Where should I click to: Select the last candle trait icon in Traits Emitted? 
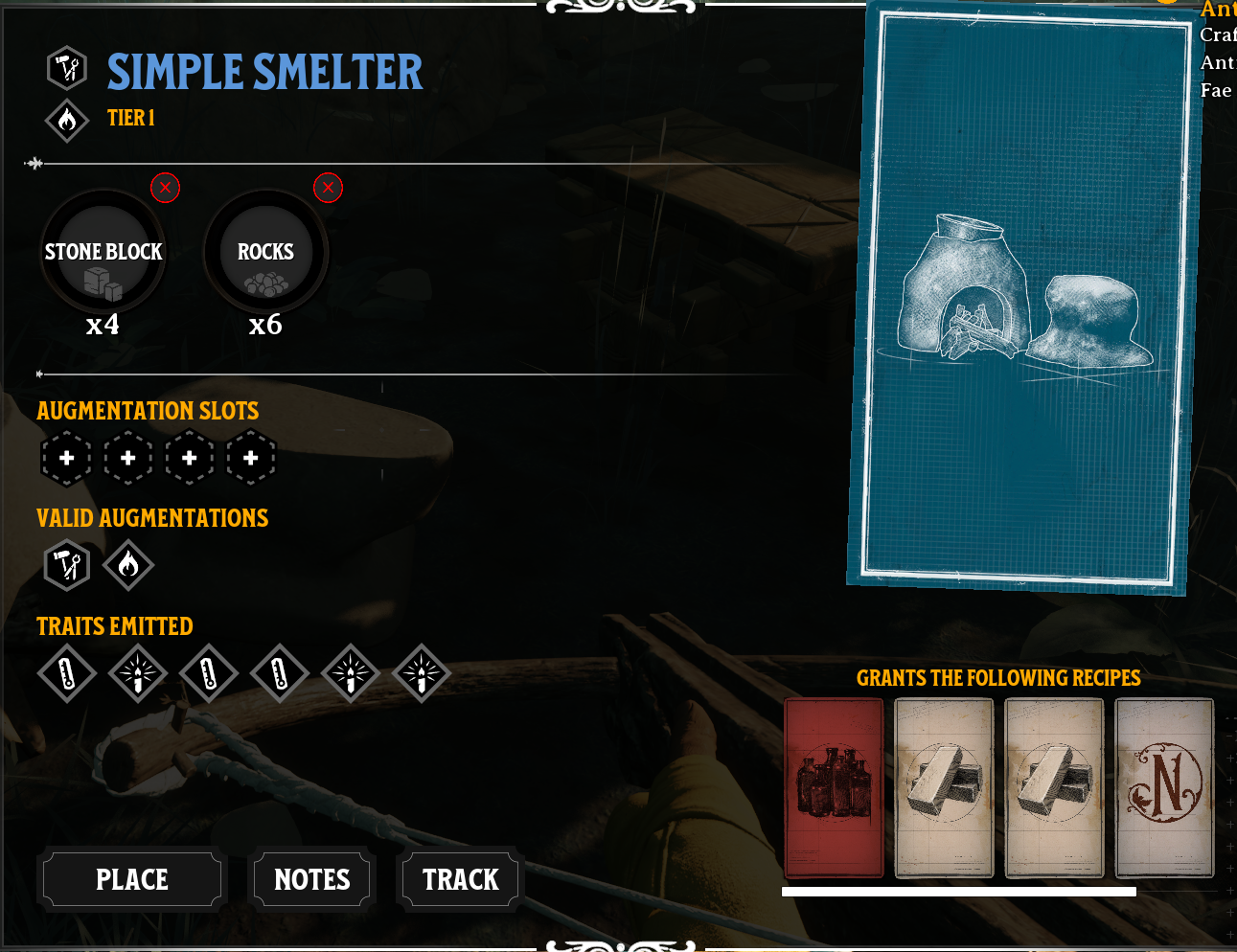(422, 673)
